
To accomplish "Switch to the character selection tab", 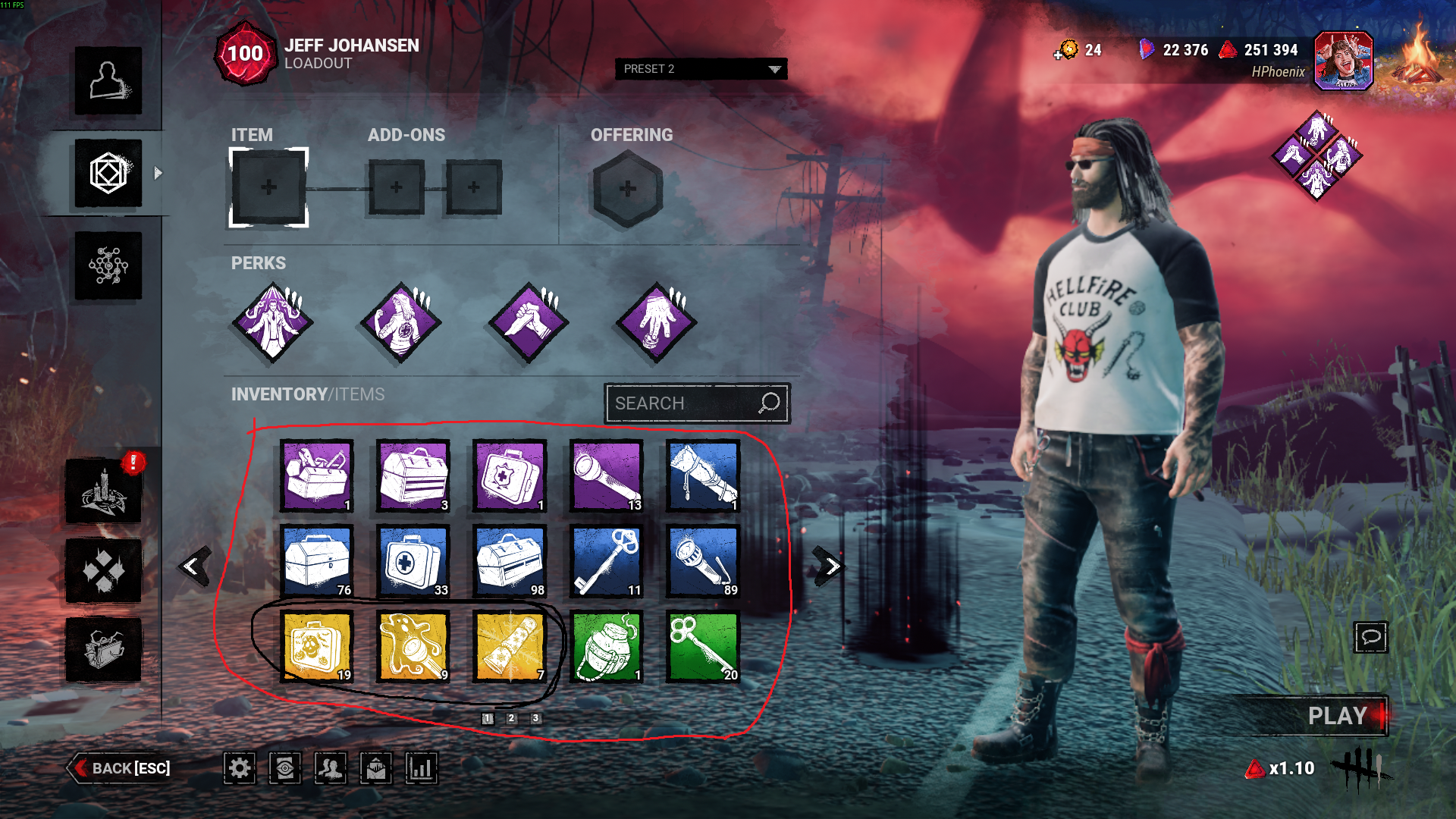I will point(108,81).
